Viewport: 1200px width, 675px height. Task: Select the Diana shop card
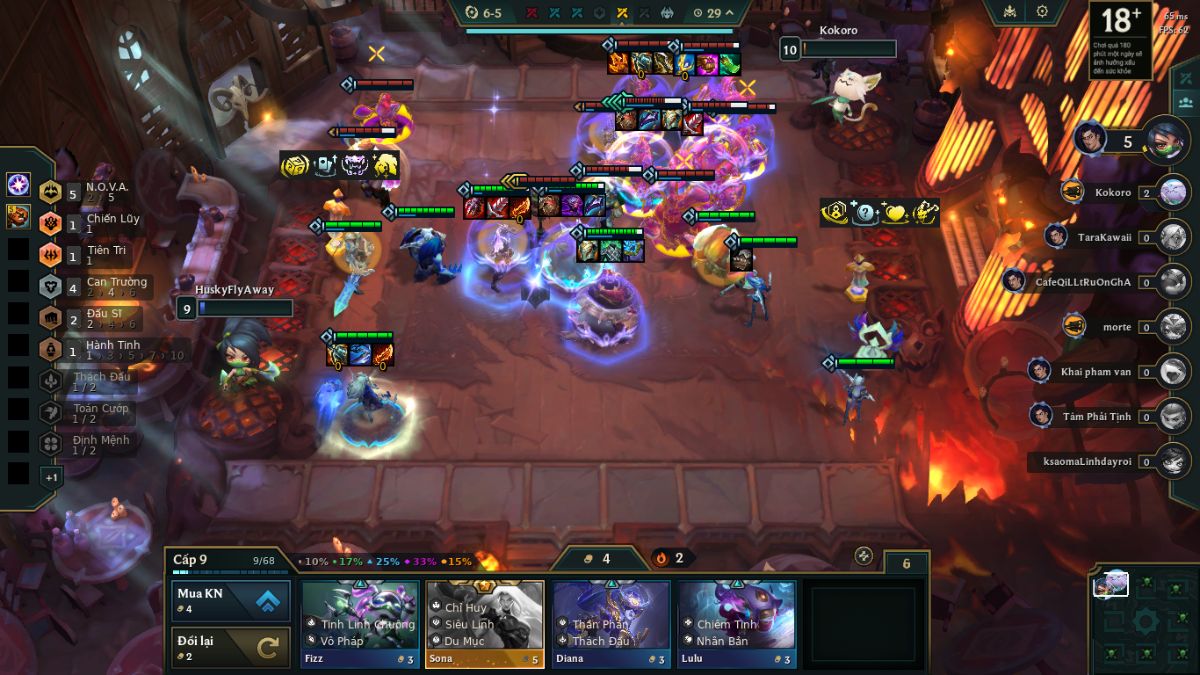point(611,624)
